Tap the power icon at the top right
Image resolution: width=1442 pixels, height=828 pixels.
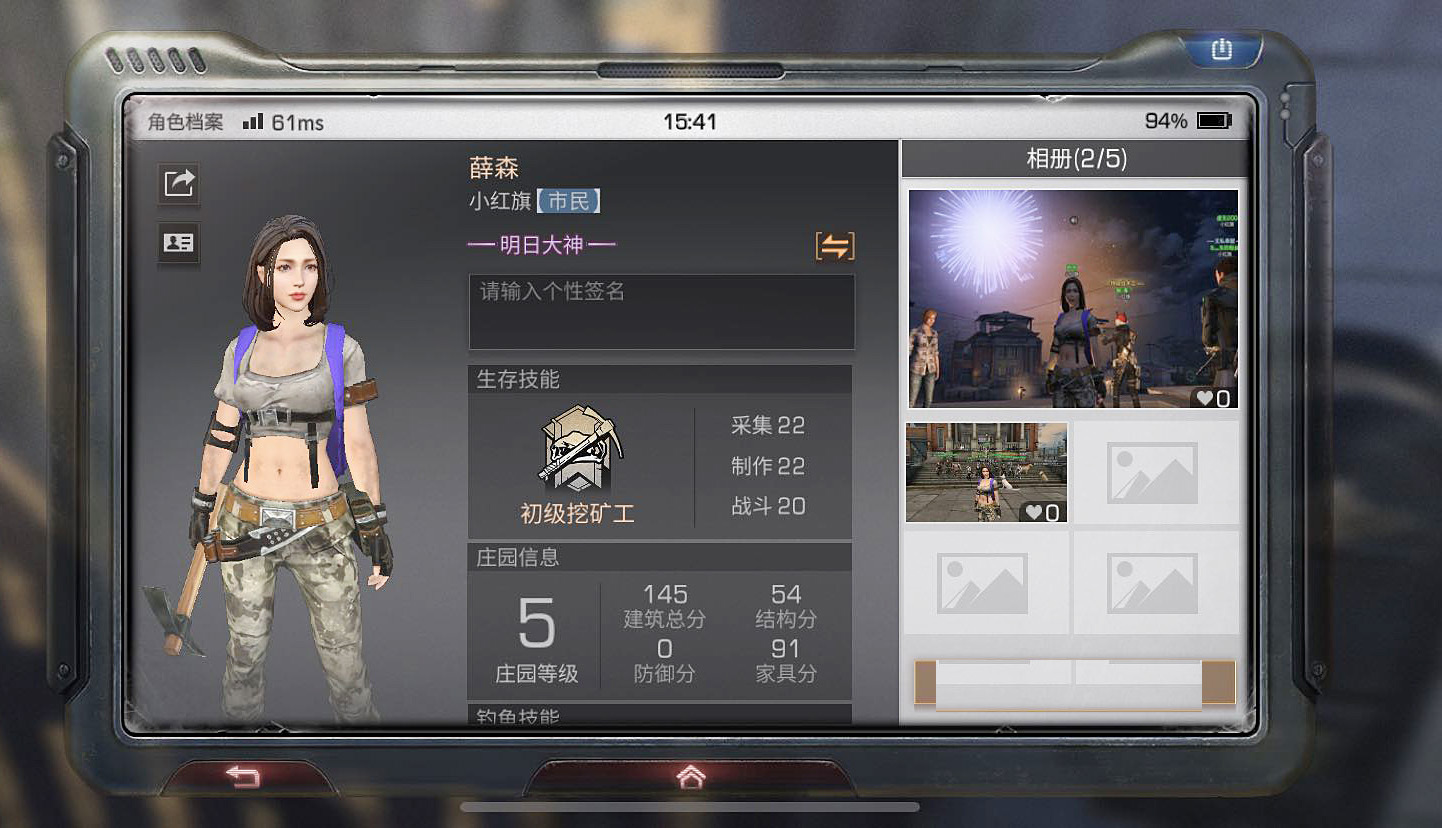1221,48
